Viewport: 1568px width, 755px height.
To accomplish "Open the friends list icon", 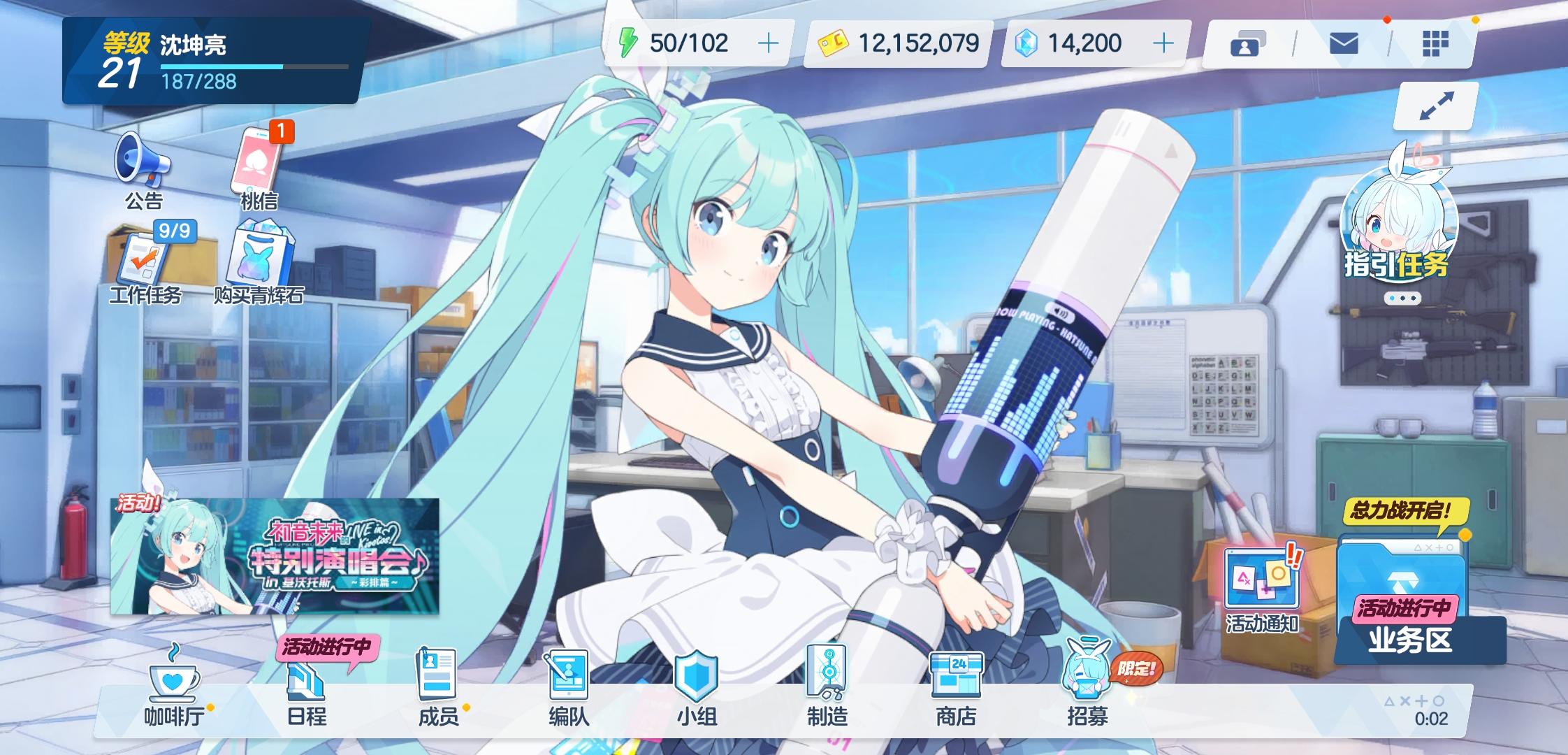I will coord(1248,43).
